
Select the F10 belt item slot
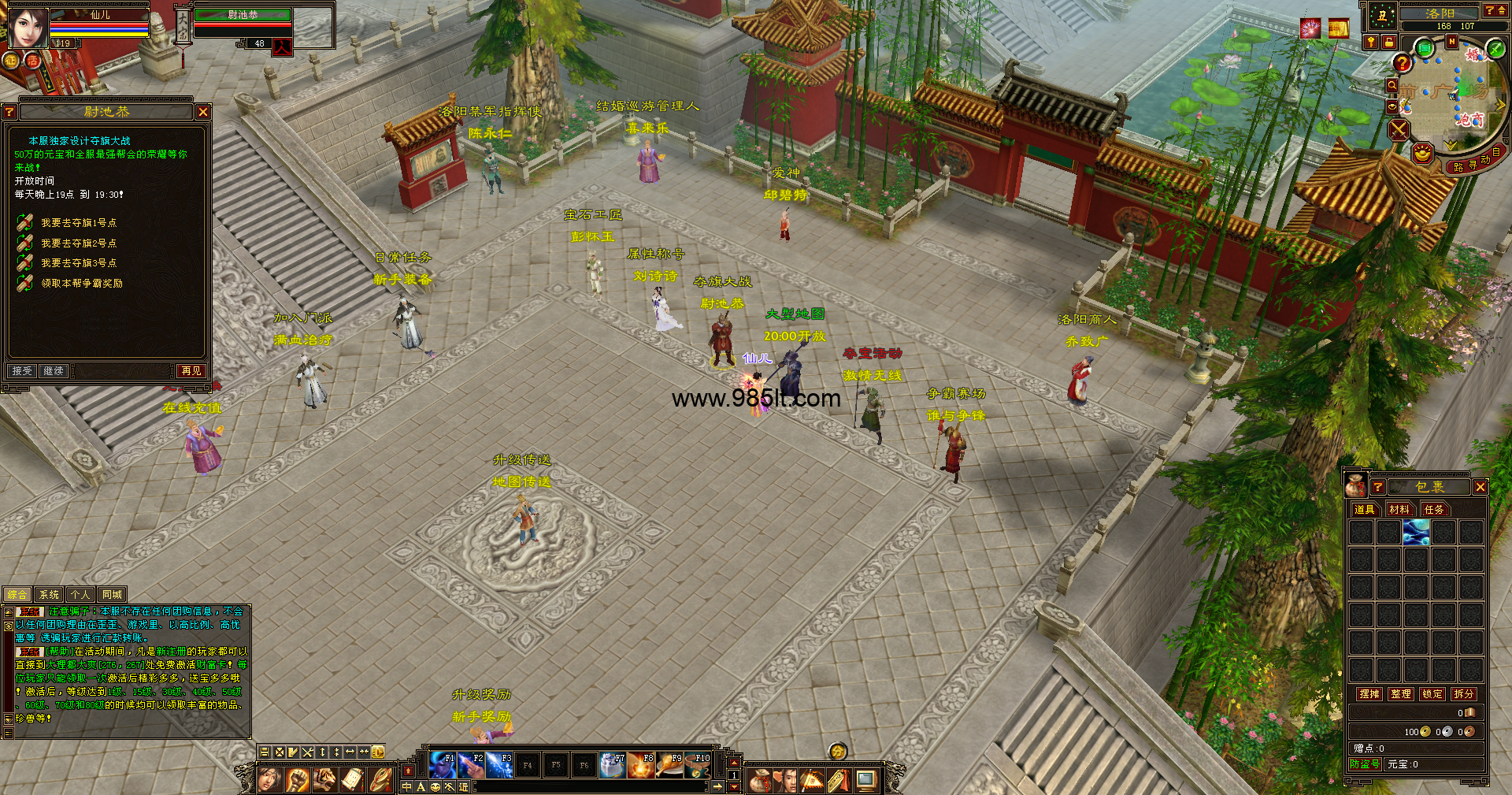(698, 765)
